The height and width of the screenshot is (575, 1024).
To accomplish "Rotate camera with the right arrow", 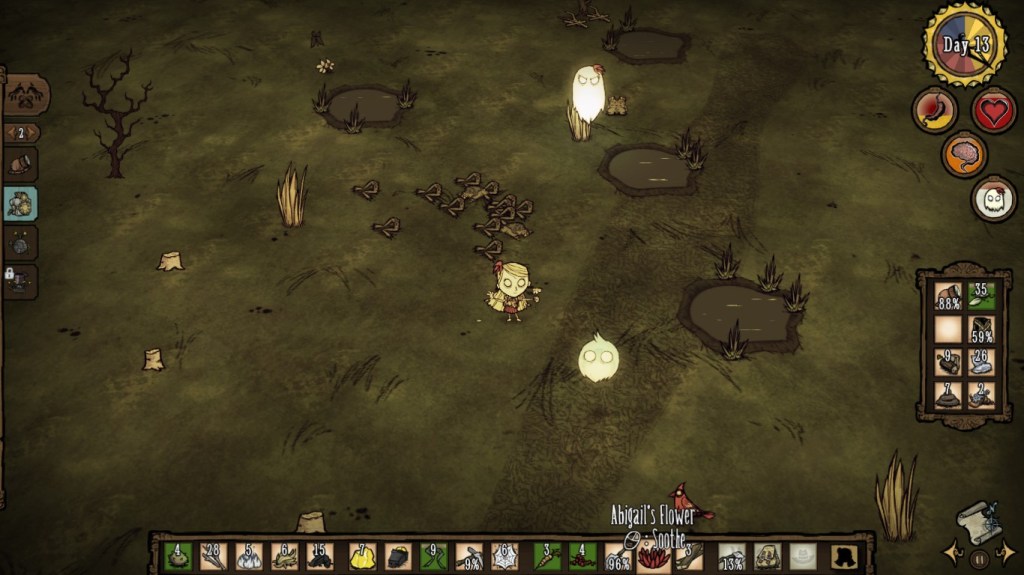I will pos(1006,554).
